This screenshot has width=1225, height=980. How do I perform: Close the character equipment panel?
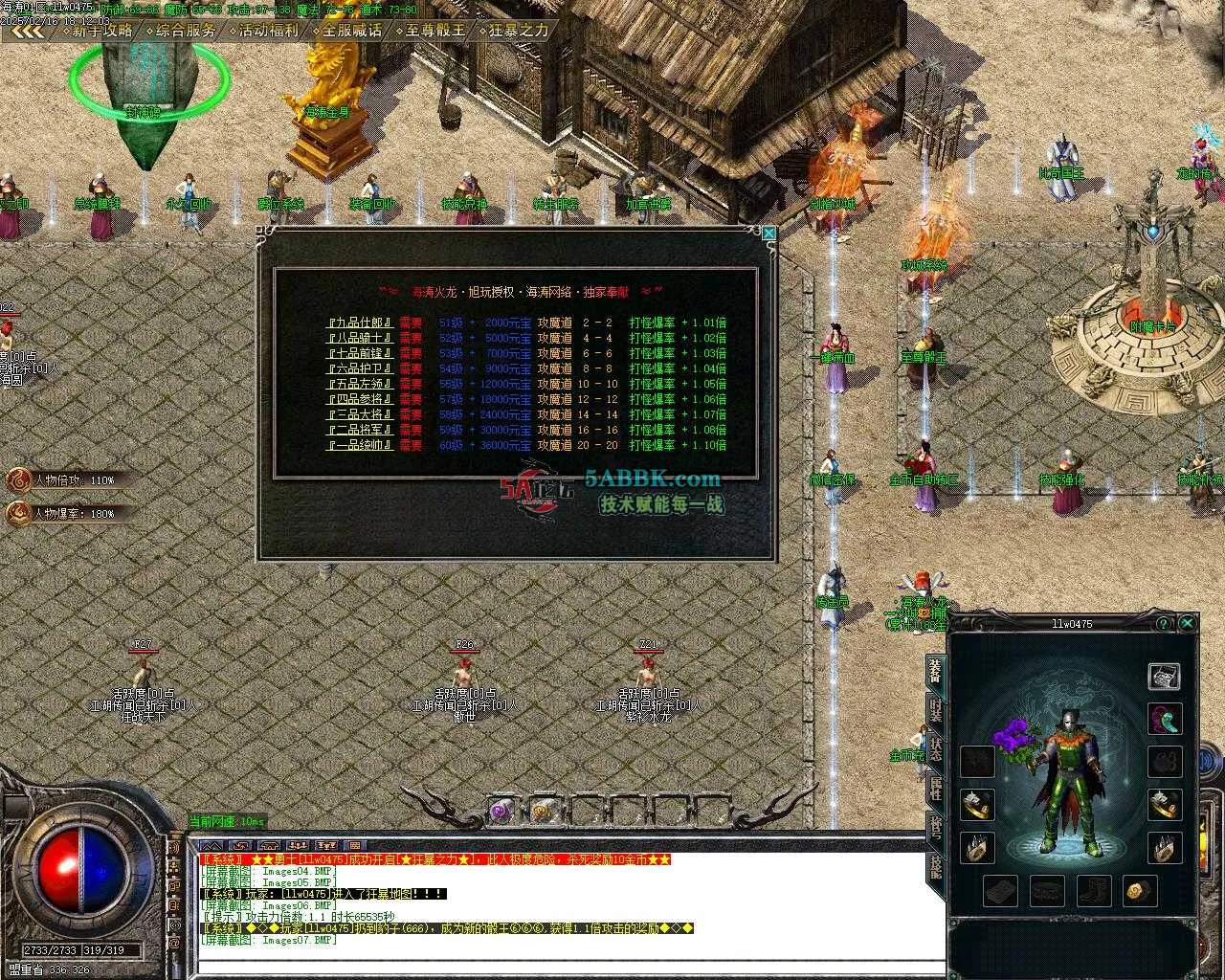(1188, 623)
